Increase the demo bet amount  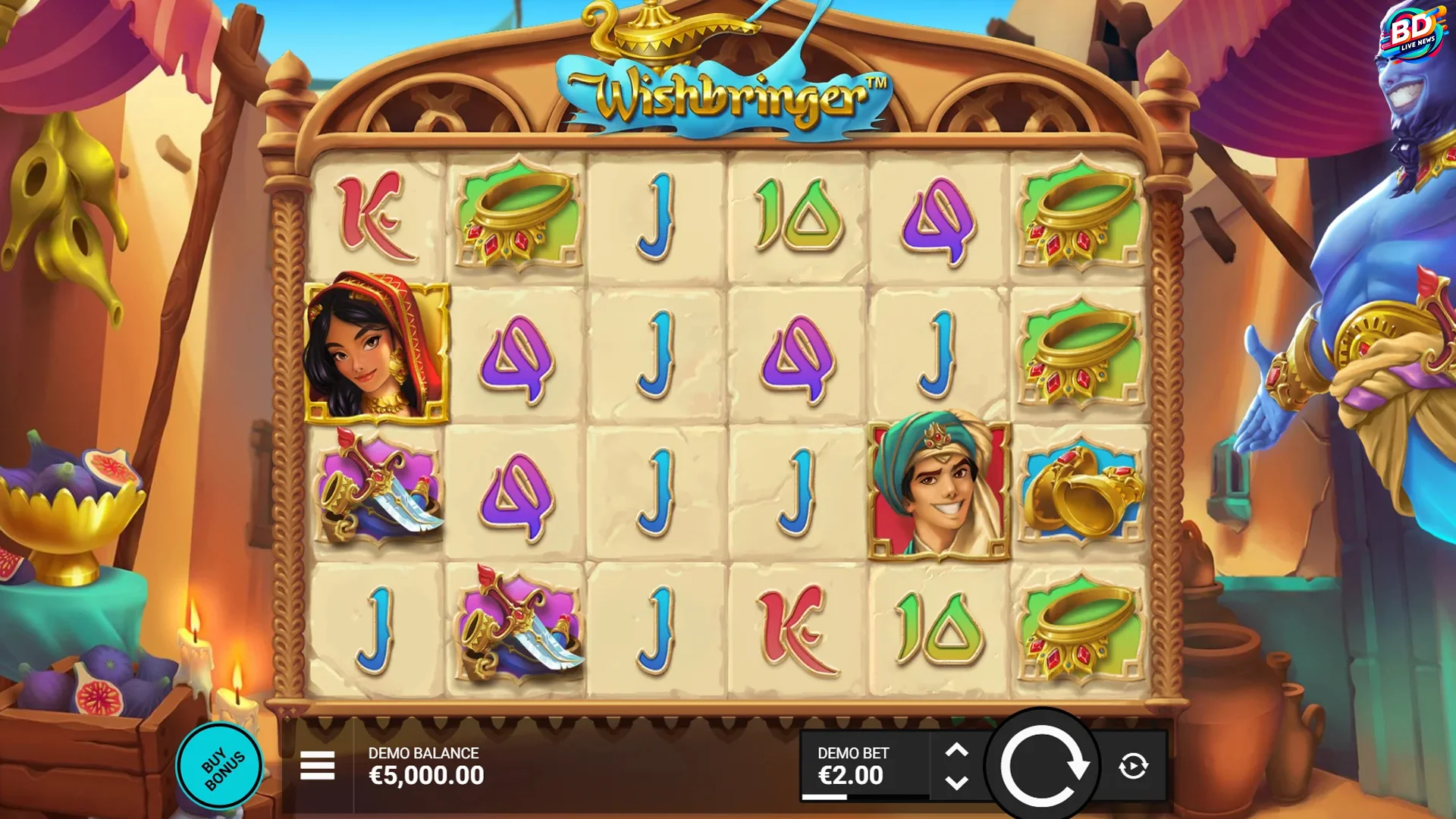pyautogui.click(x=957, y=750)
